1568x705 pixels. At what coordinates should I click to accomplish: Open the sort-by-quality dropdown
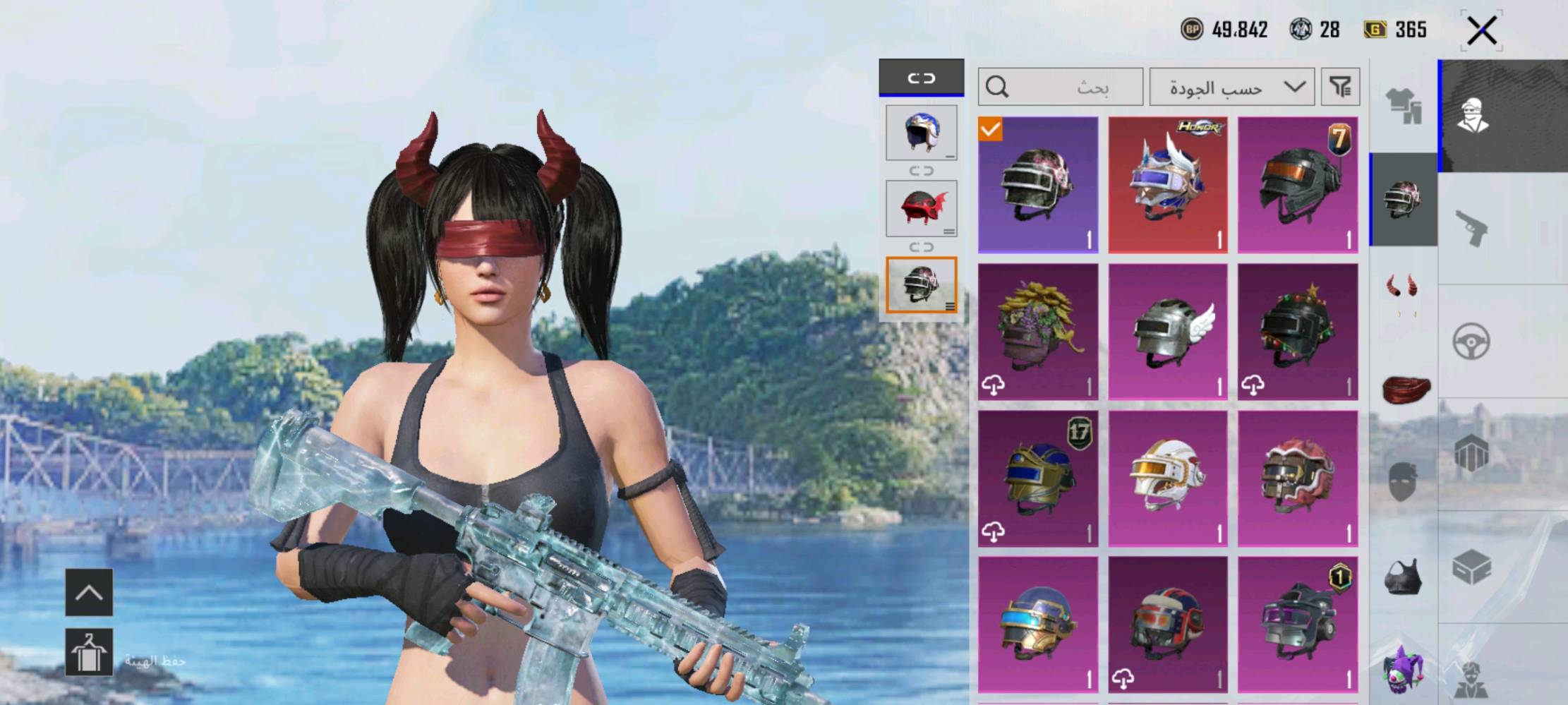[x=1231, y=88]
